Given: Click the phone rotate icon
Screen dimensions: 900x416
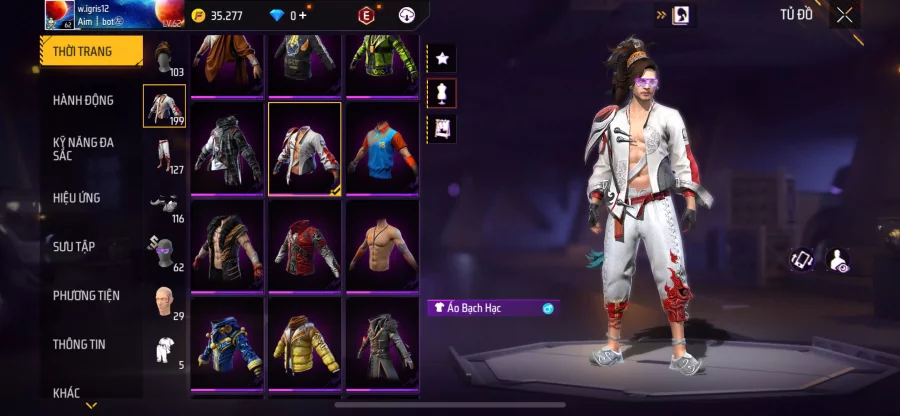Looking at the screenshot, I should [x=802, y=260].
